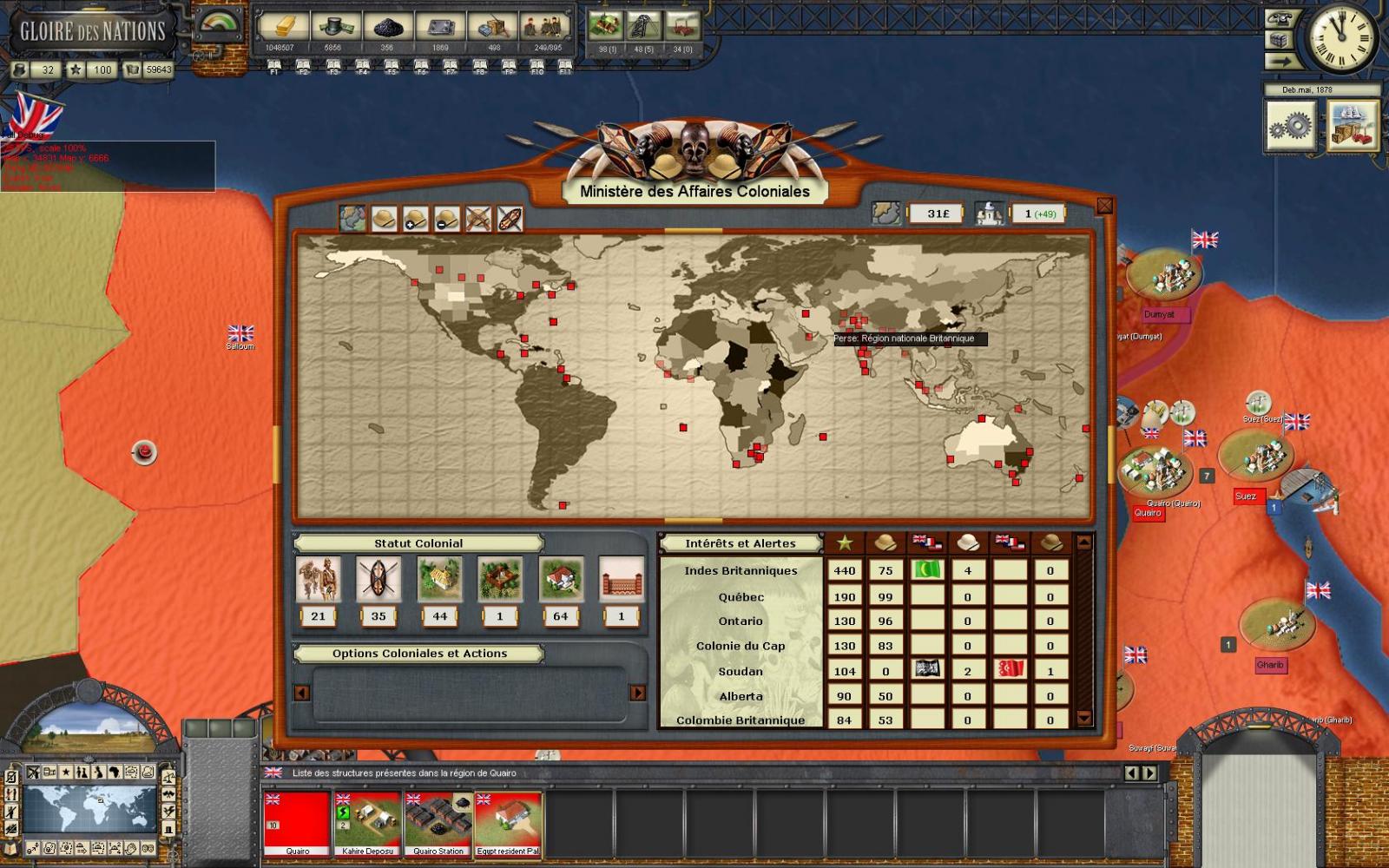This screenshot has height=868, width=1389.
Task: Collapse colonial actions with the left arrow
Action: 301,694
